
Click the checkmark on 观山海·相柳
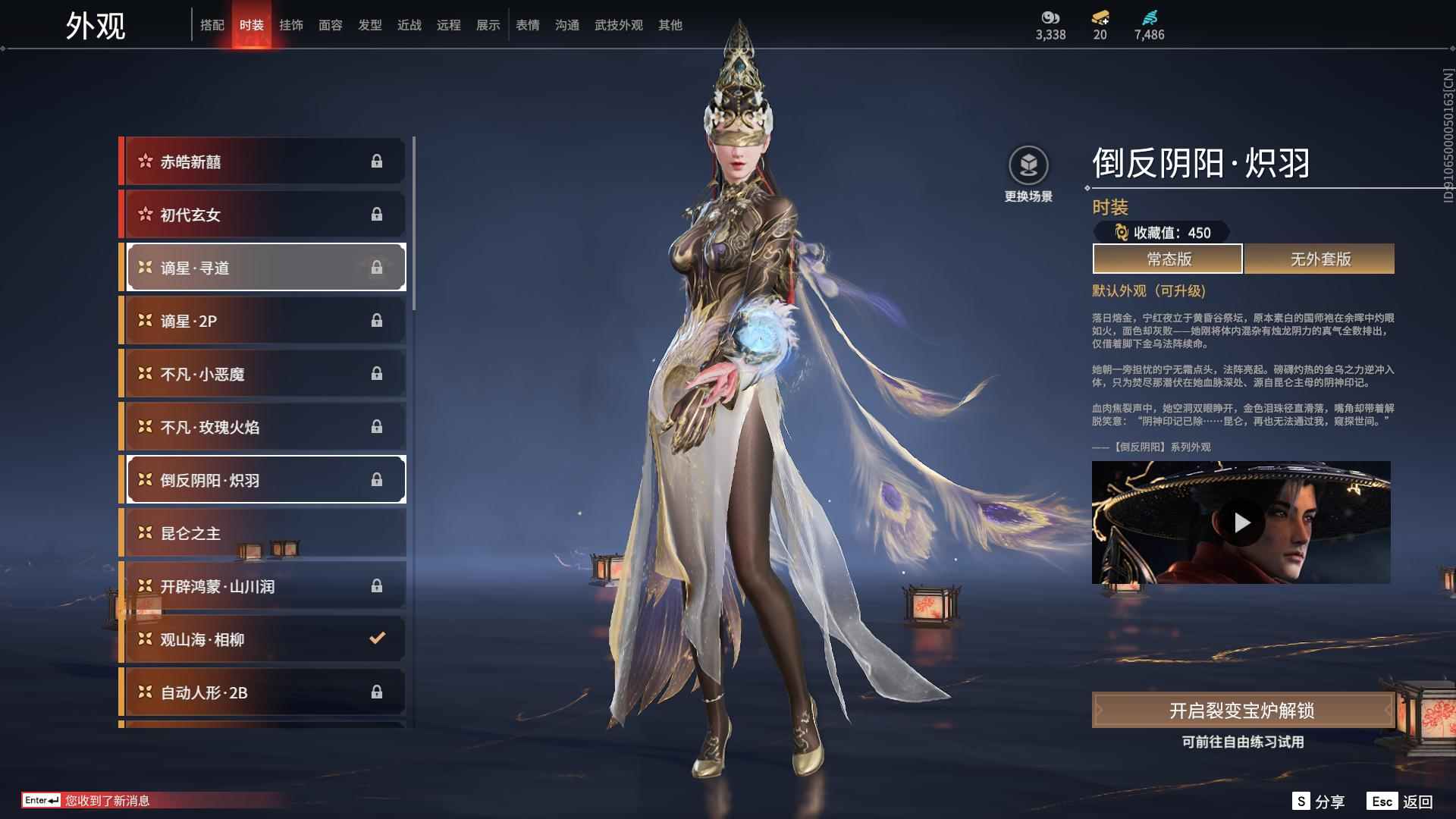coord(376,639)
